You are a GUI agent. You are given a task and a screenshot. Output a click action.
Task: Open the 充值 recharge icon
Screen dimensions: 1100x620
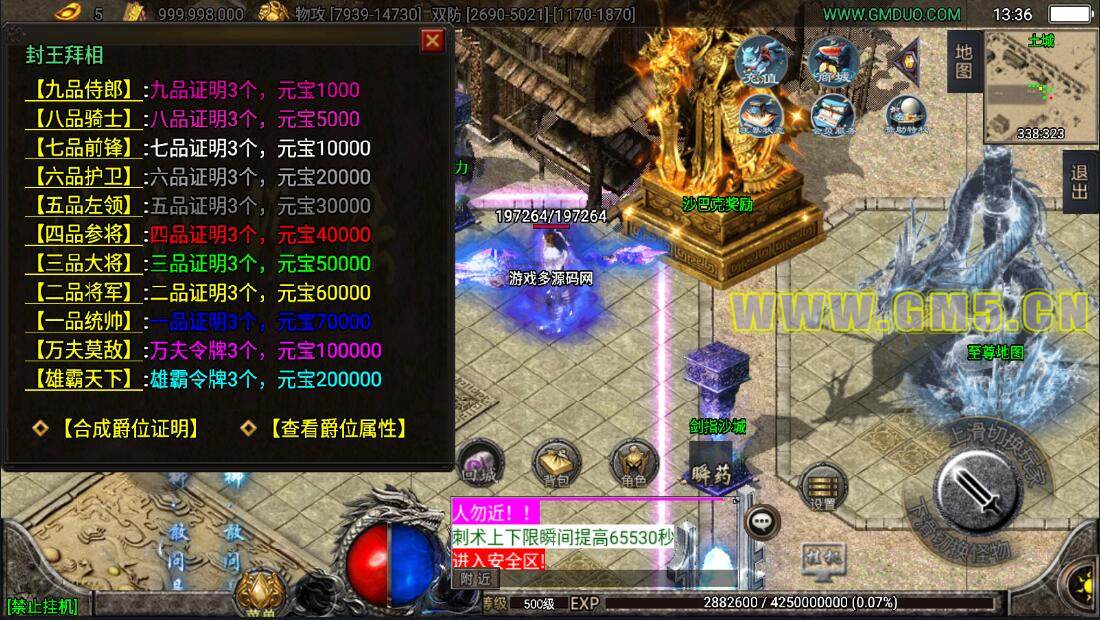[x=760, y=60]
